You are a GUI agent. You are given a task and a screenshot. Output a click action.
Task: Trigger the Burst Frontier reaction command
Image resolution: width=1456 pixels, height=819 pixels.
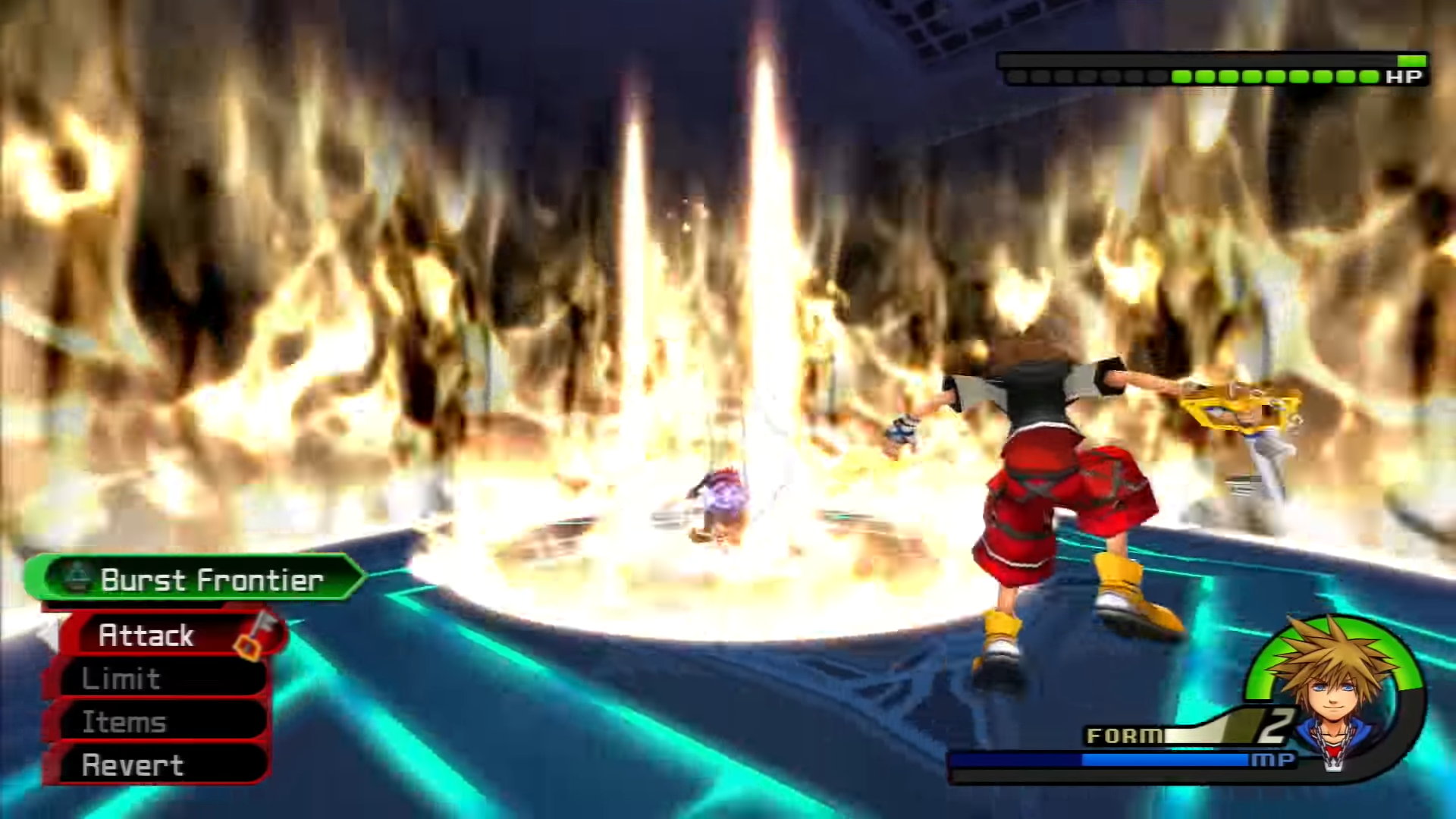pos(196,579)
